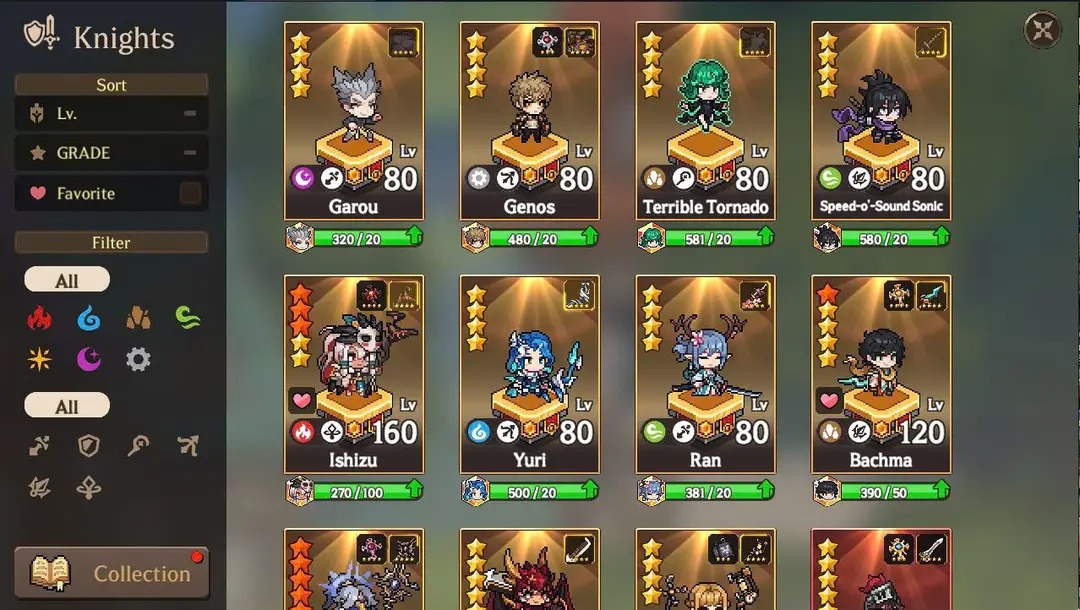This screenshot has height=610, width=1080.
Task: Sort knights by Lv.
Action: pos(111,114)
